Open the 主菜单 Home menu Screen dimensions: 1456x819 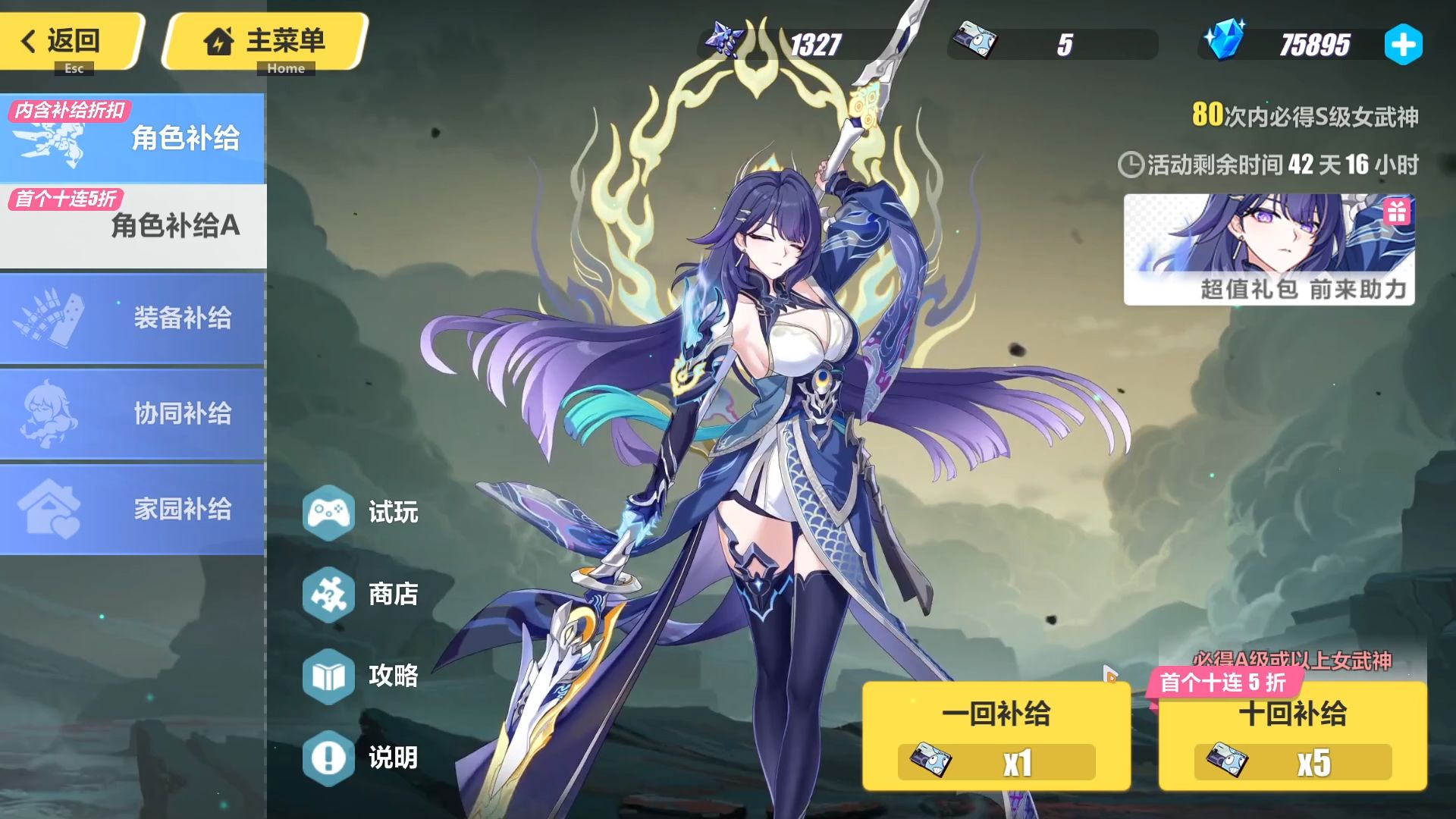pos(265,42)
